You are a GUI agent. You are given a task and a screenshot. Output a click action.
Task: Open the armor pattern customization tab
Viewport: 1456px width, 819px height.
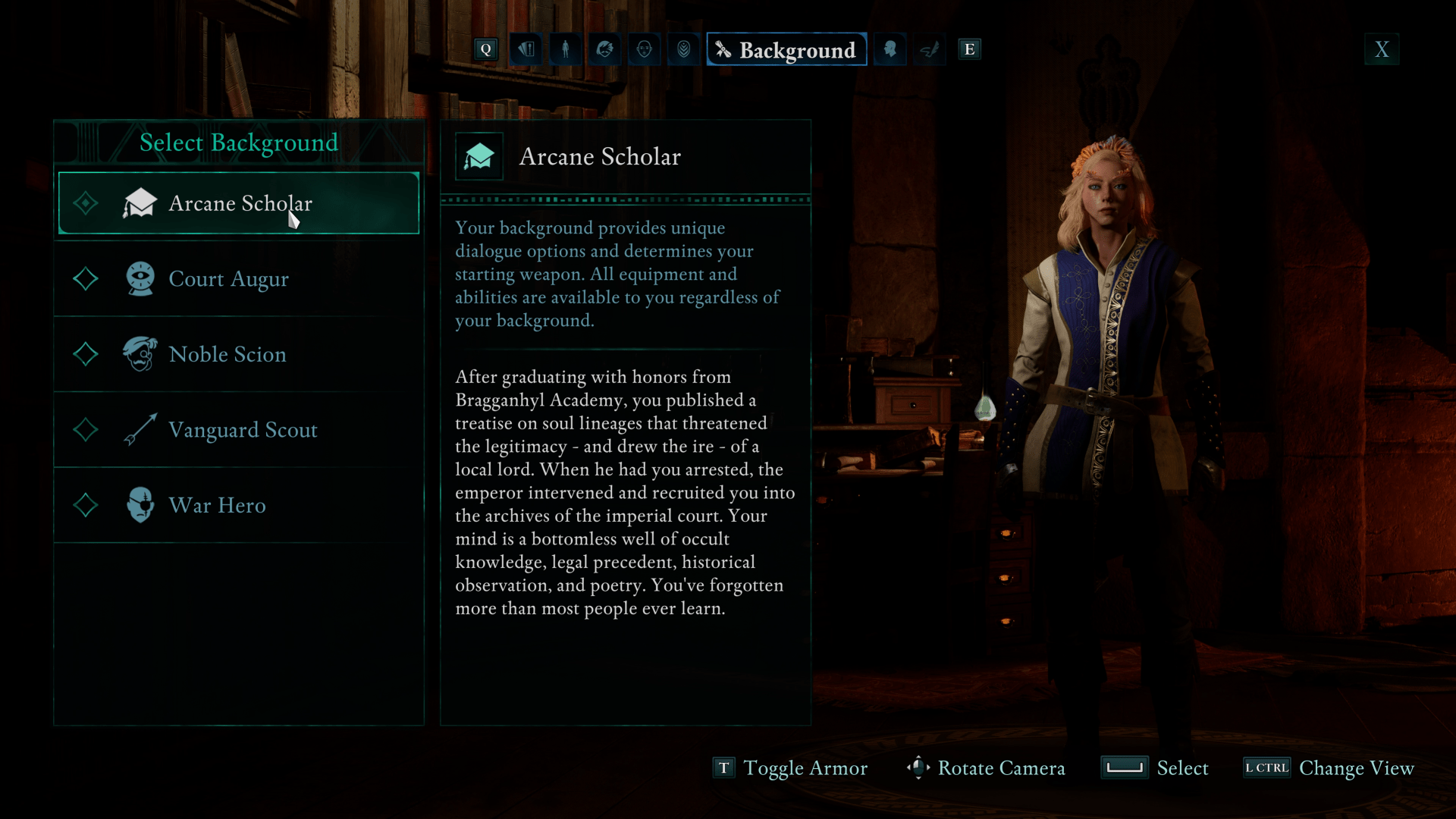683,49
